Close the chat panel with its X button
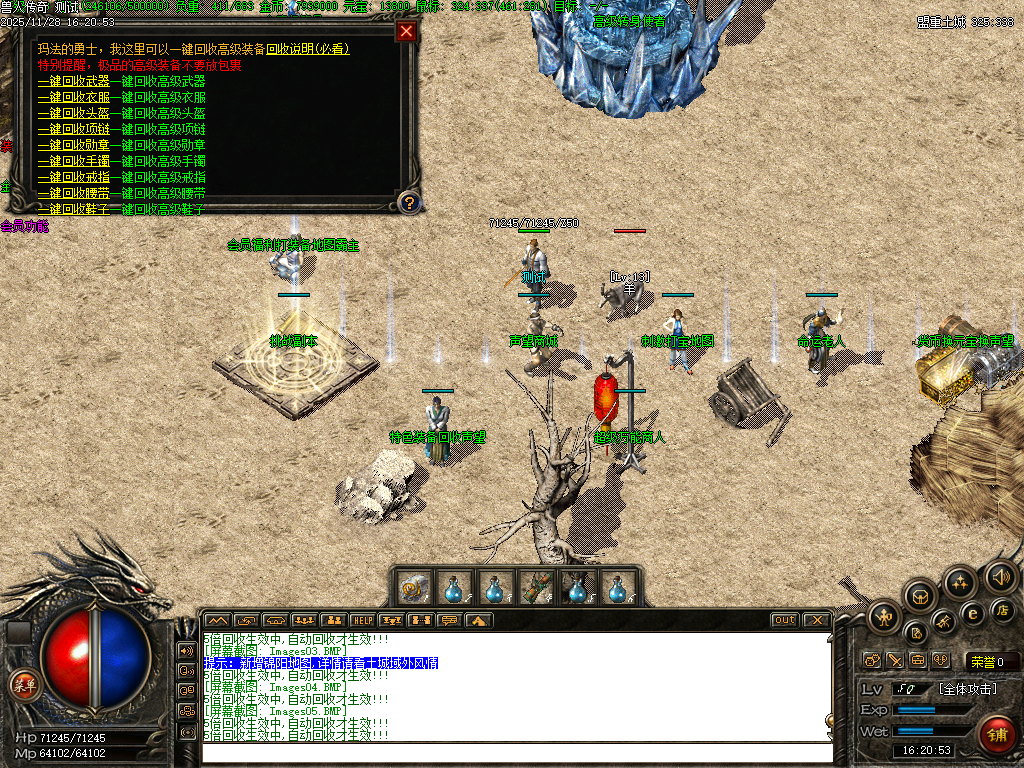This screenshot has height=768, width=1024. click(x=816, y=620)
